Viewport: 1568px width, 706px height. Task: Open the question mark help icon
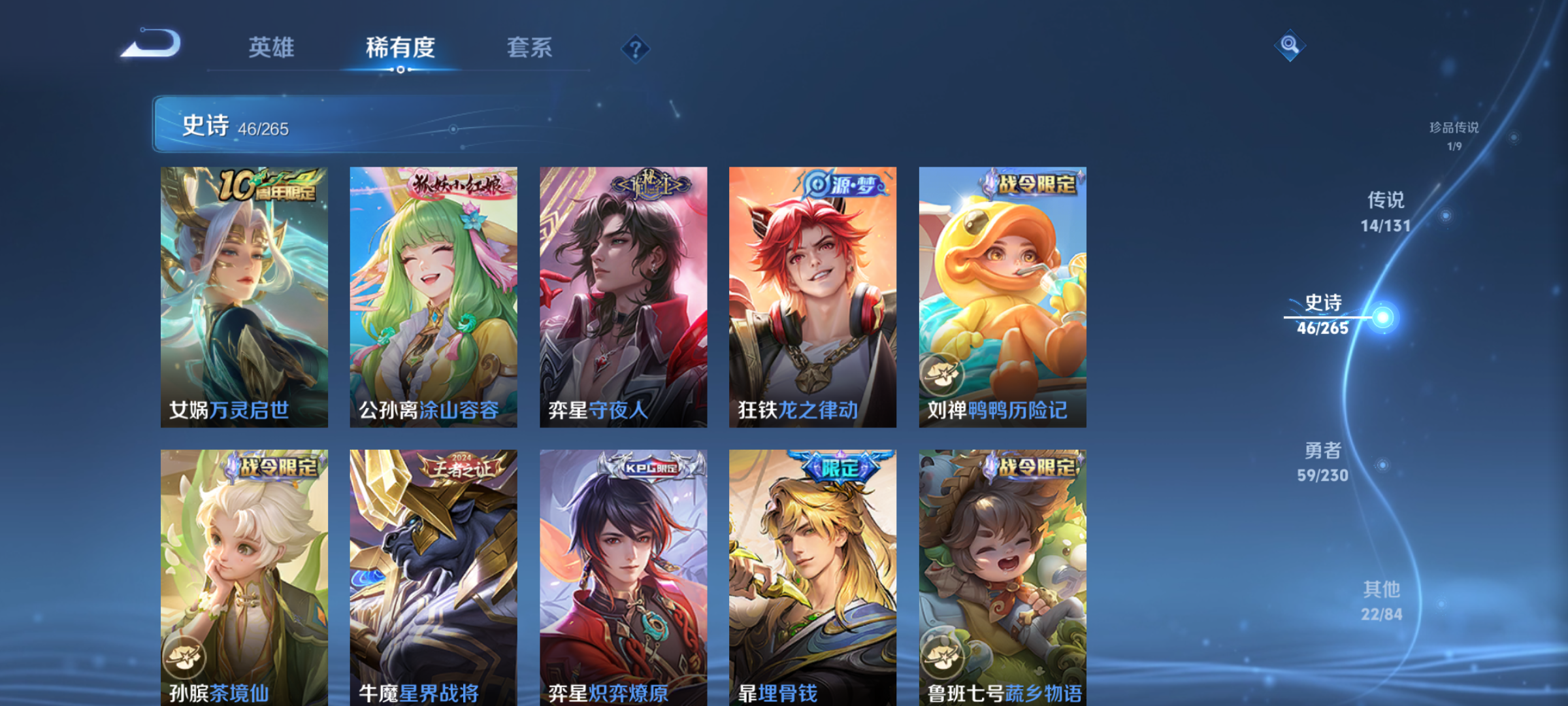point(635,49)
